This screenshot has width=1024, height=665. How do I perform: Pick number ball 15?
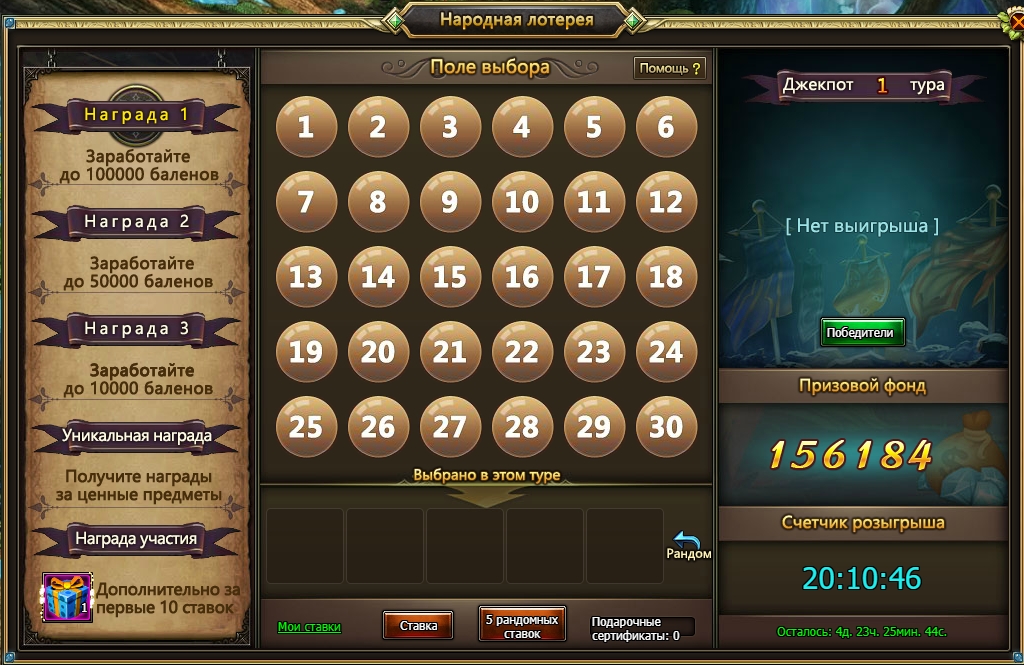coord(449,276)
